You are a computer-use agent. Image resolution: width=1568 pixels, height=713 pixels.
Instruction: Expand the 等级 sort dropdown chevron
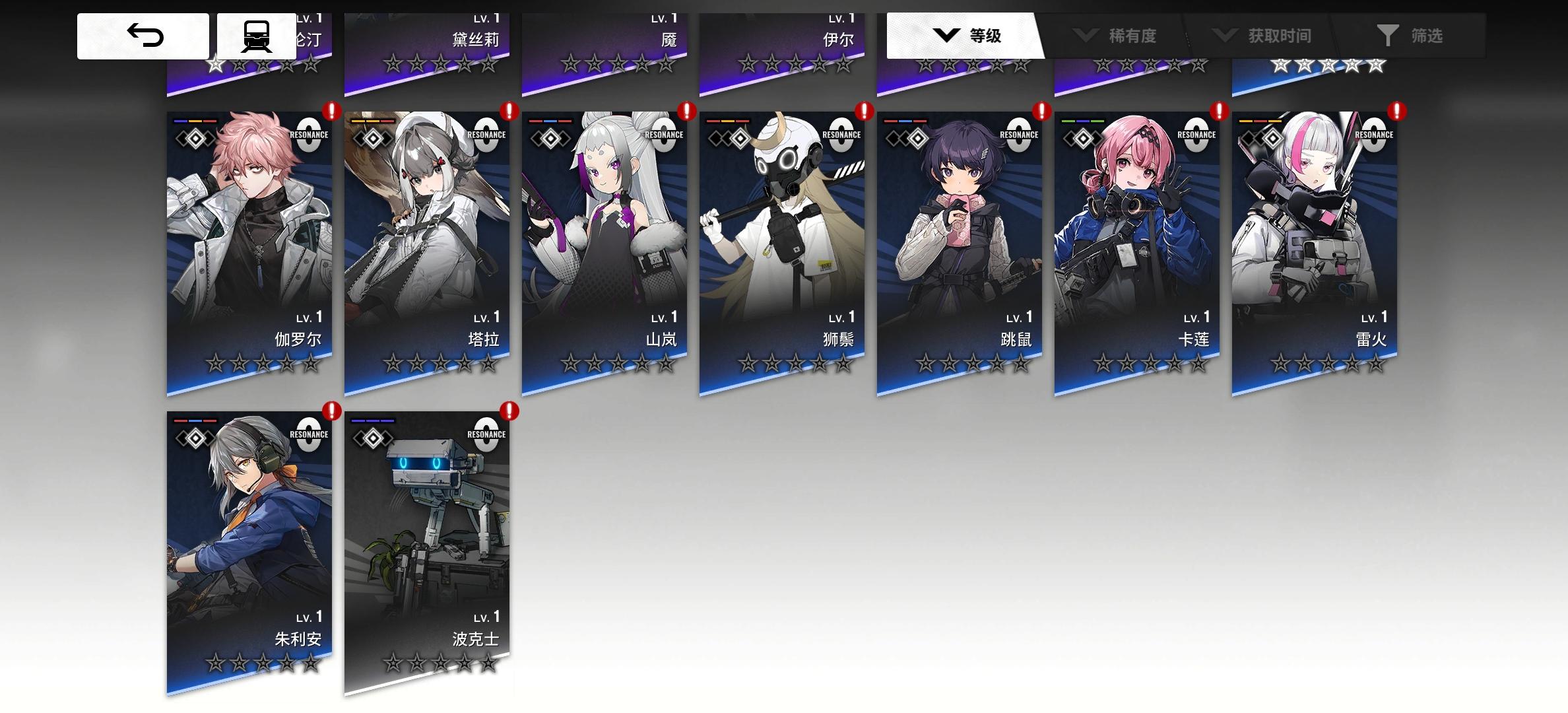pos(946,36)
